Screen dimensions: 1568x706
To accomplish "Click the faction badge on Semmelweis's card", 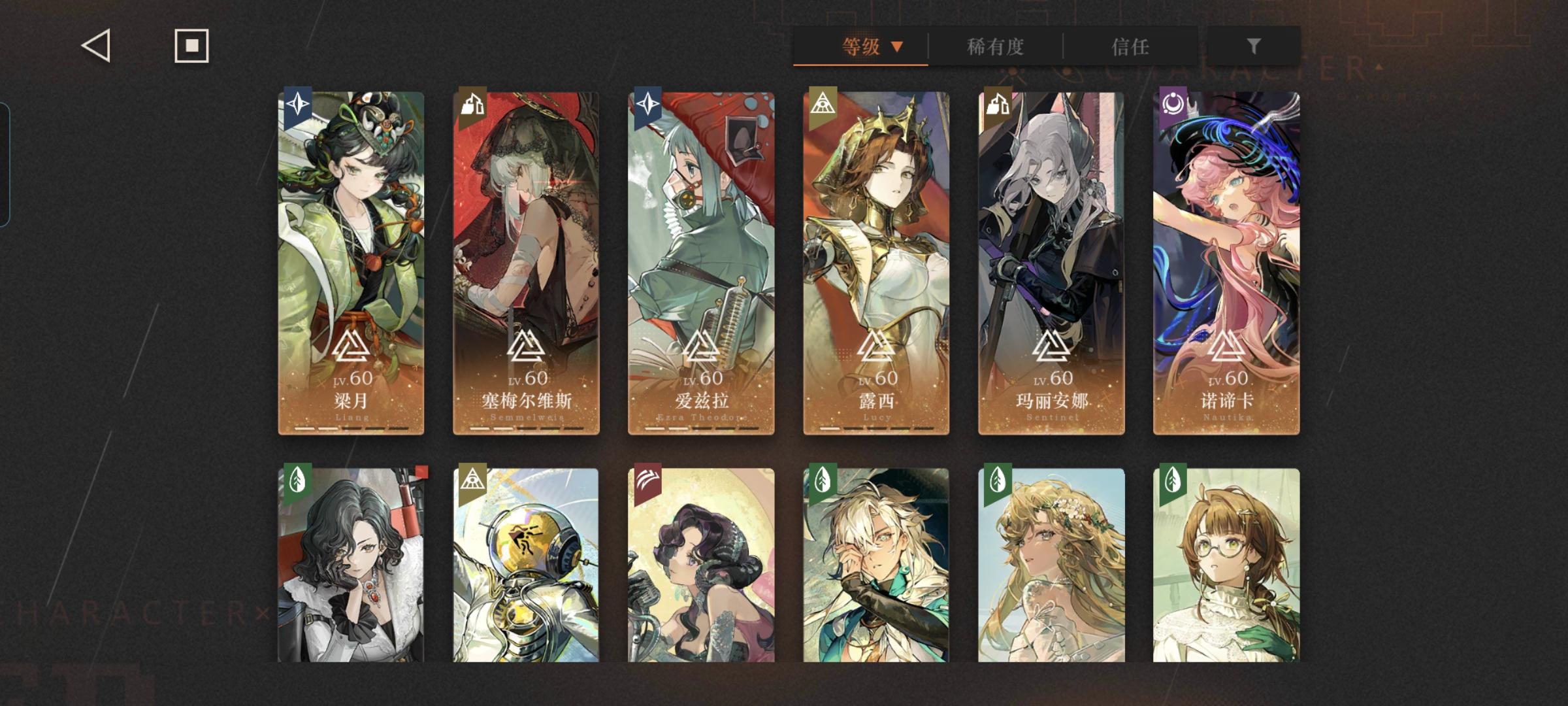I will click(472, 105).
